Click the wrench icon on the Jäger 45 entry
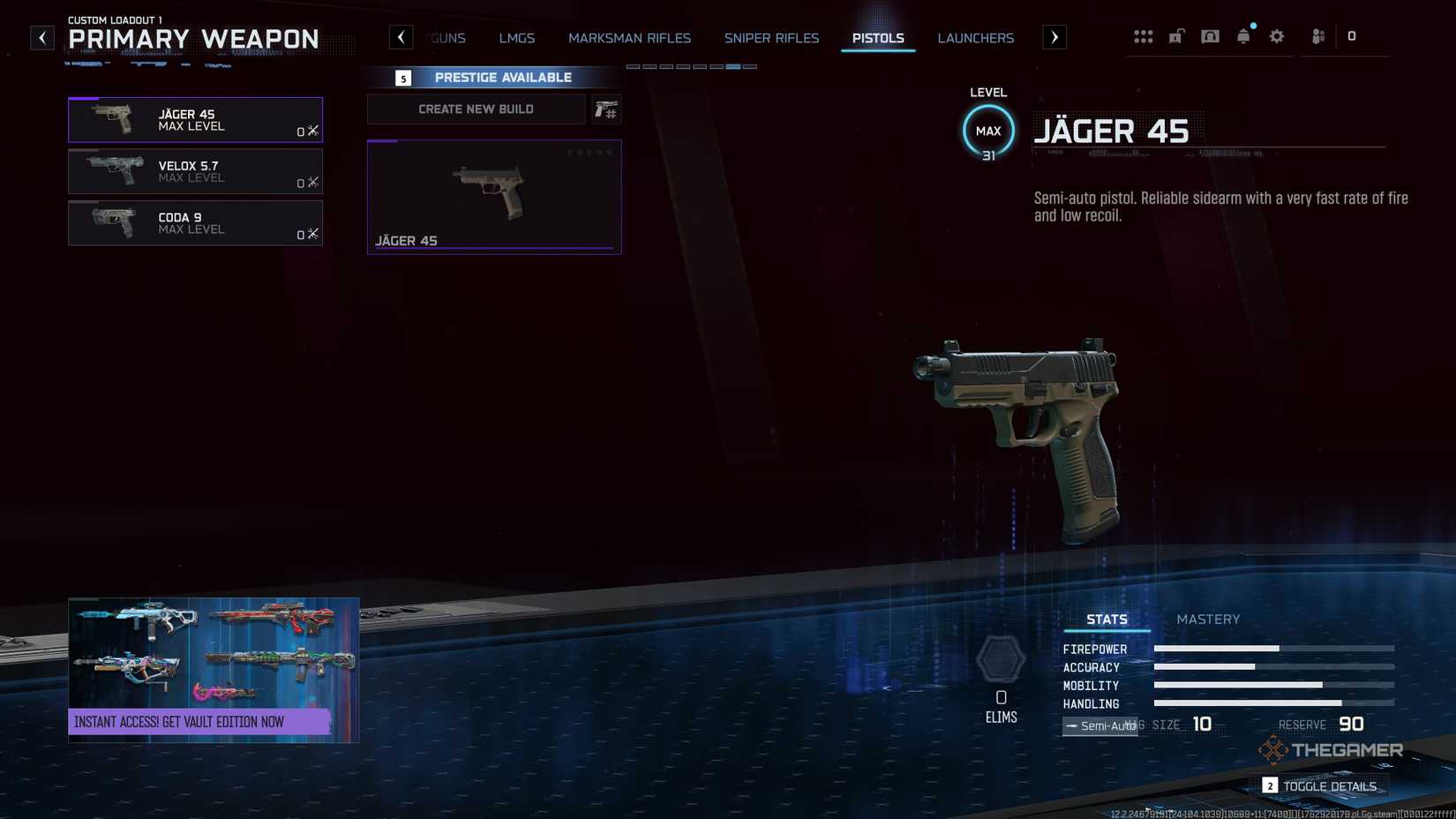The height and width of the screenshot is (819, 1456). tap(312, 130)
